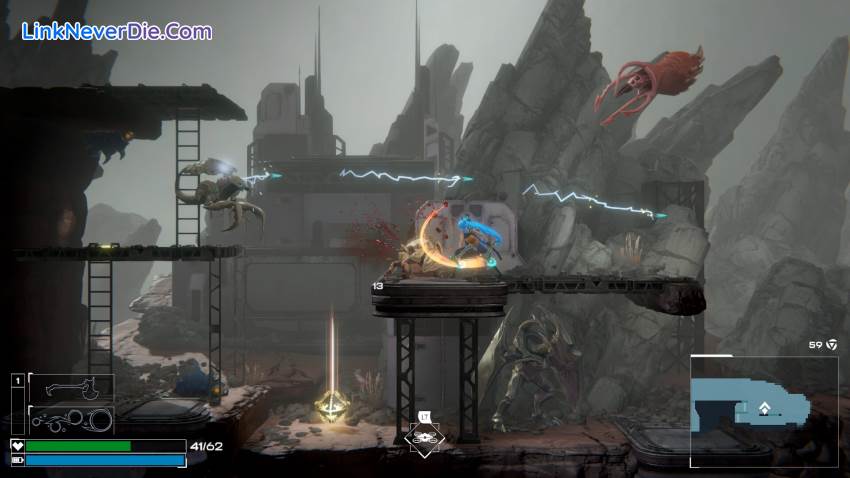Click the player marker on the minimap

(764, 407)
